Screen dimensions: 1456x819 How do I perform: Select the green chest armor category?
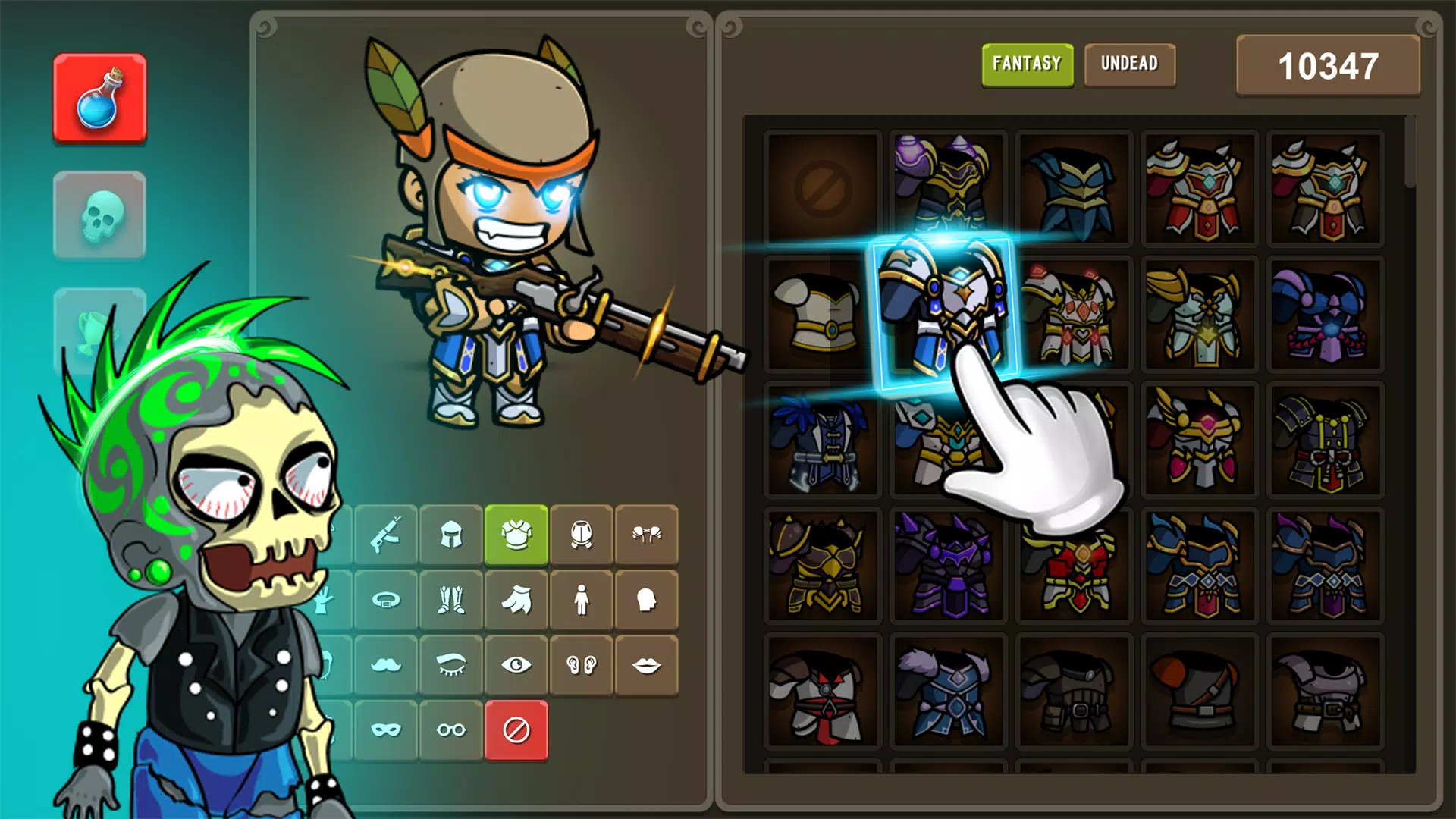coord(516,535)
